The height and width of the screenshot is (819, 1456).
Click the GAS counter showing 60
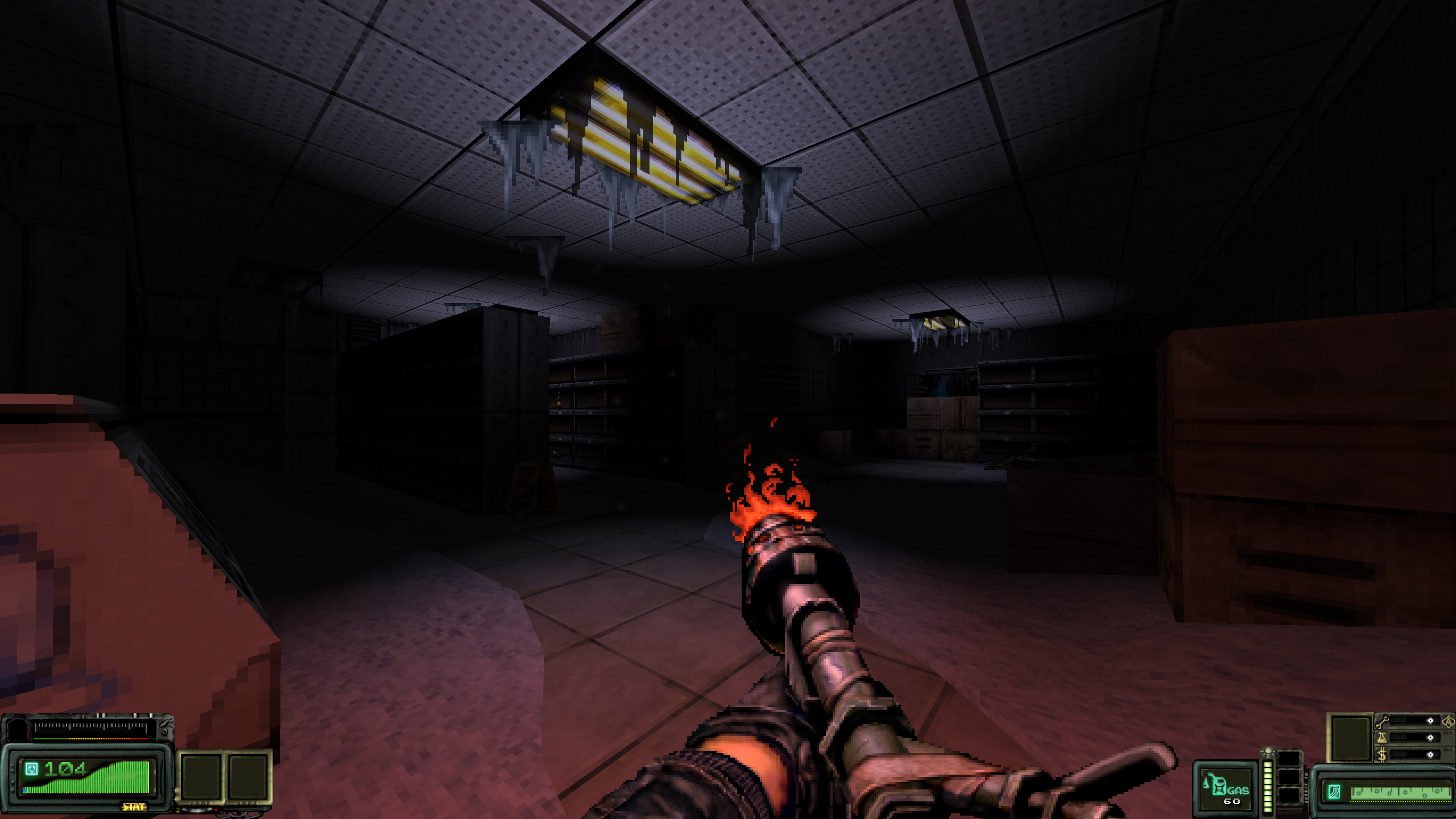click(1231, 800)
